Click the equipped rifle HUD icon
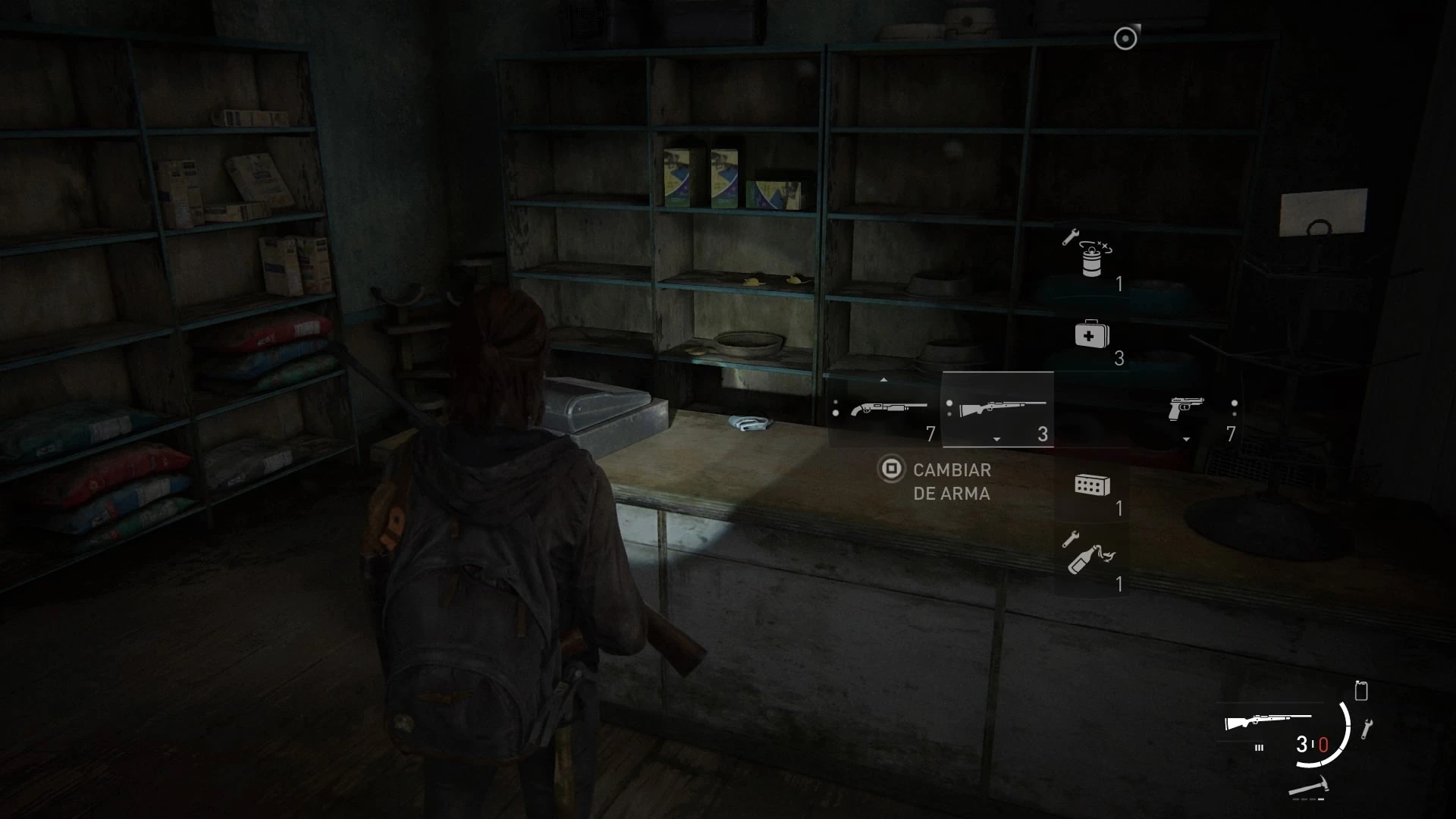This screenshot has width=1456, height=819. point(1266,721)
